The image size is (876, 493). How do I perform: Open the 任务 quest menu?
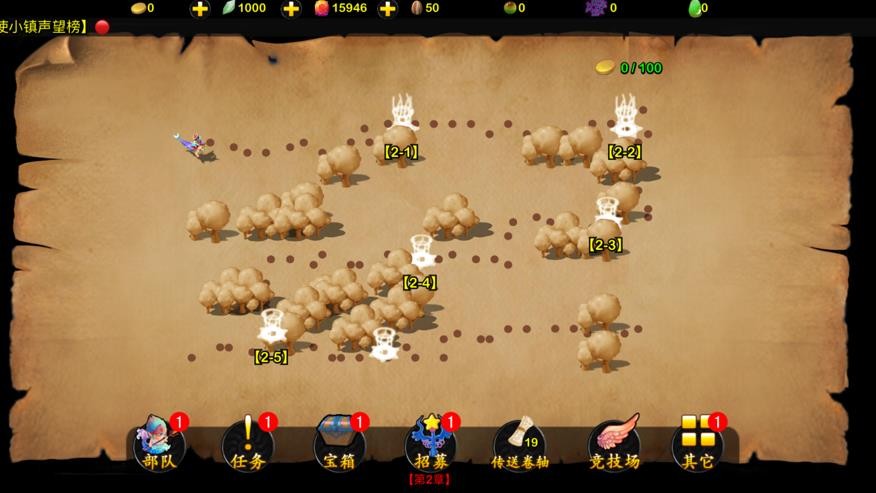247,444
